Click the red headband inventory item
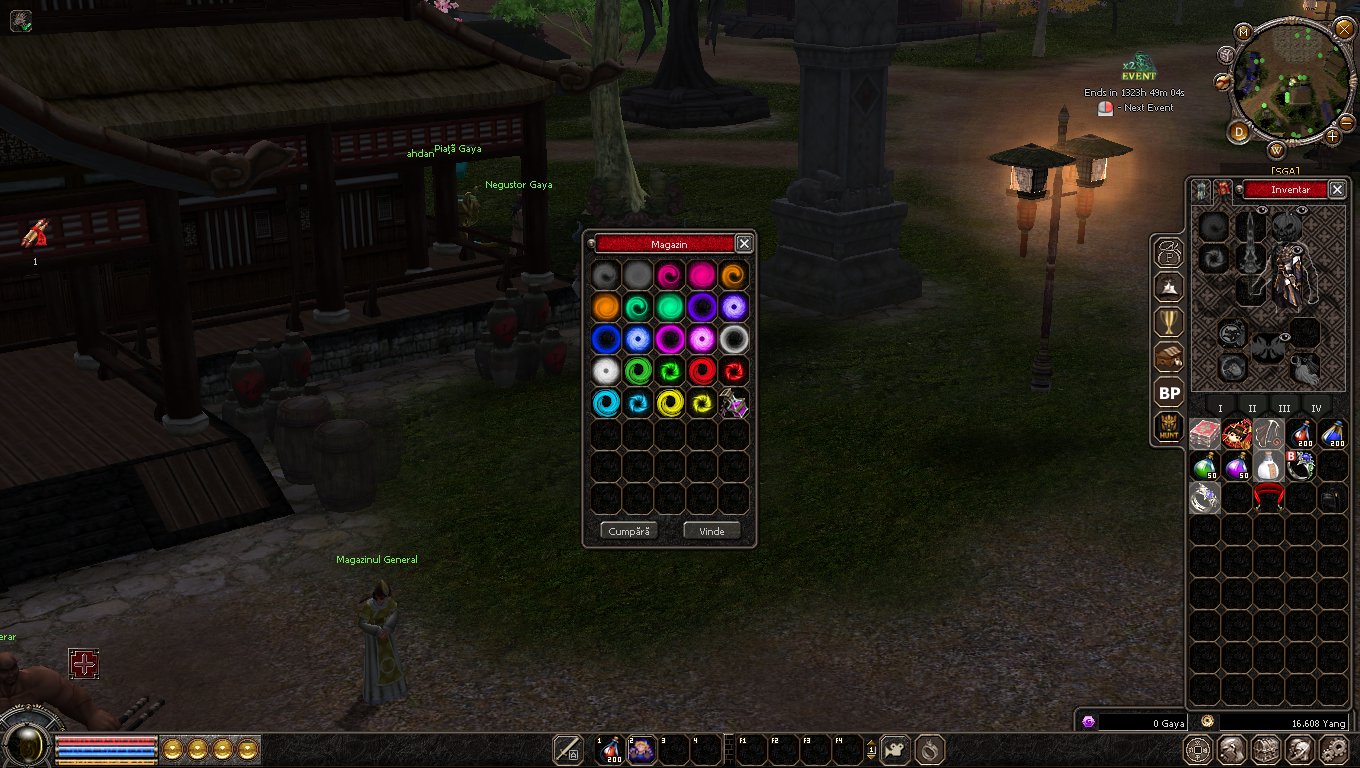 click(1268, 497)
